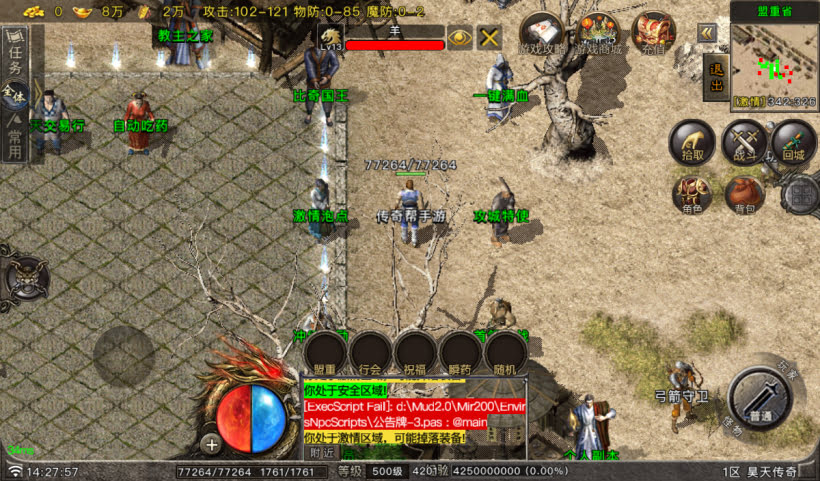820x481 pixels.
Task: Activate the 祝福 blessing slot
Action: [416, 353]
